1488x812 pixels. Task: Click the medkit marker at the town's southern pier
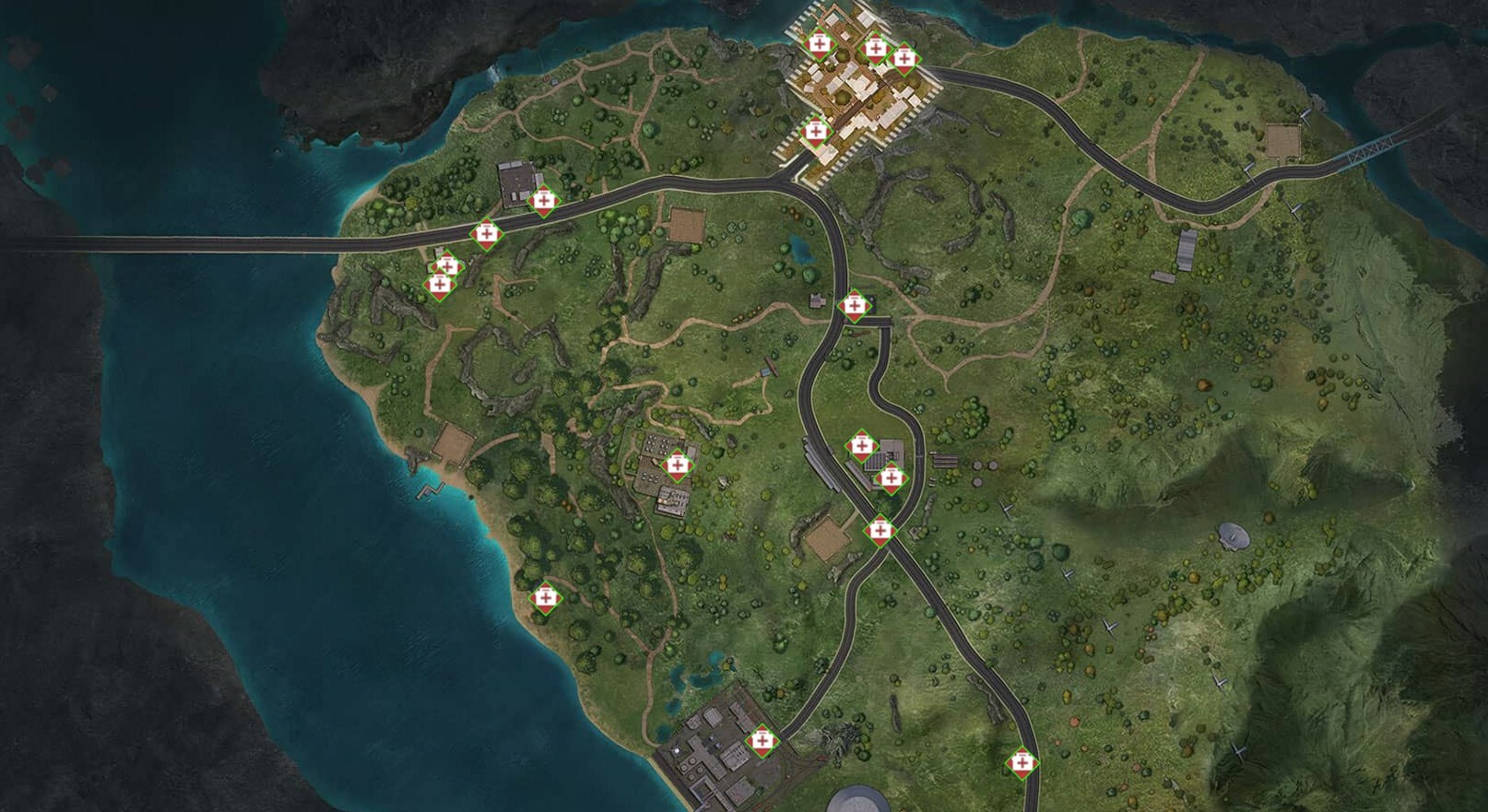(x=818, y=132)
